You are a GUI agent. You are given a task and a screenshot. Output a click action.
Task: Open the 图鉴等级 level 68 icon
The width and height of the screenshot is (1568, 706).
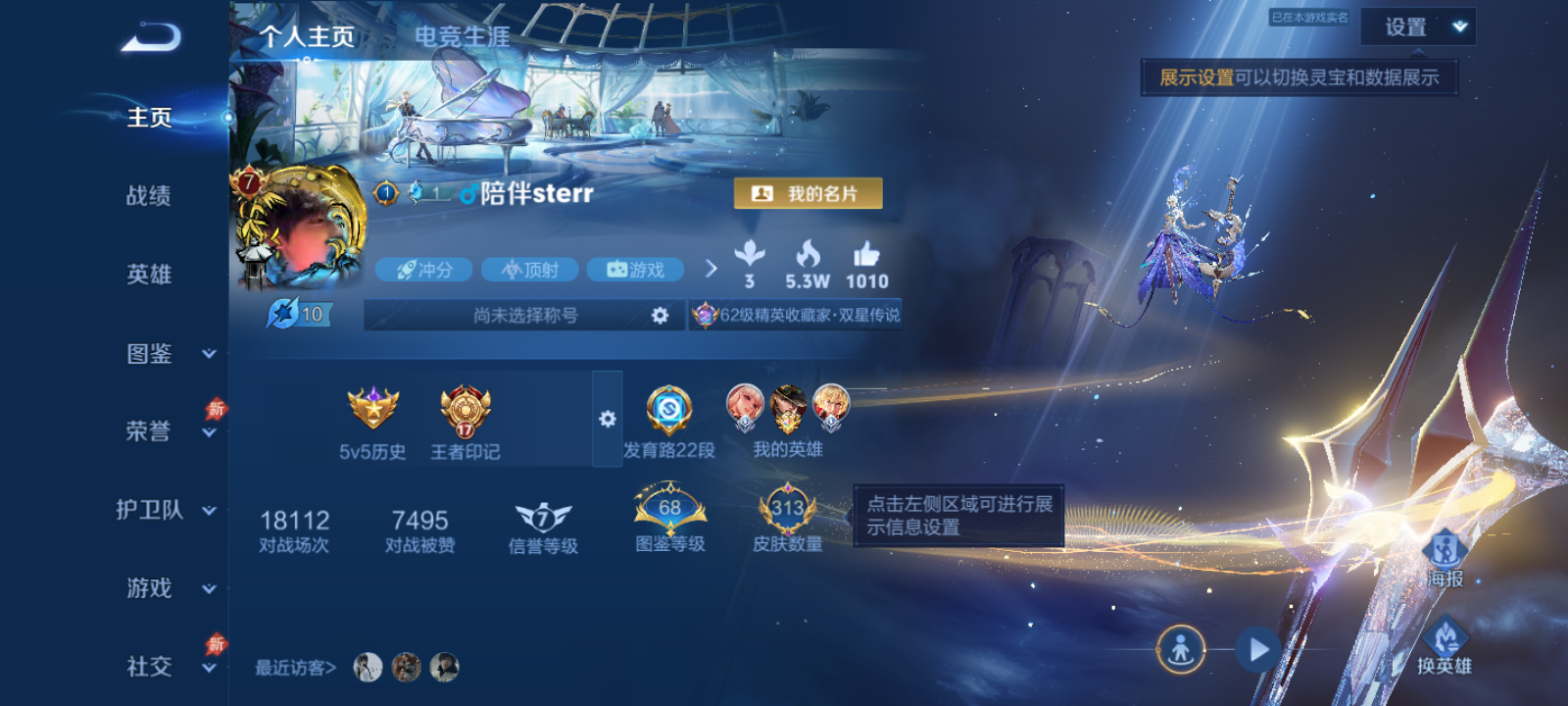coord(670,508)
